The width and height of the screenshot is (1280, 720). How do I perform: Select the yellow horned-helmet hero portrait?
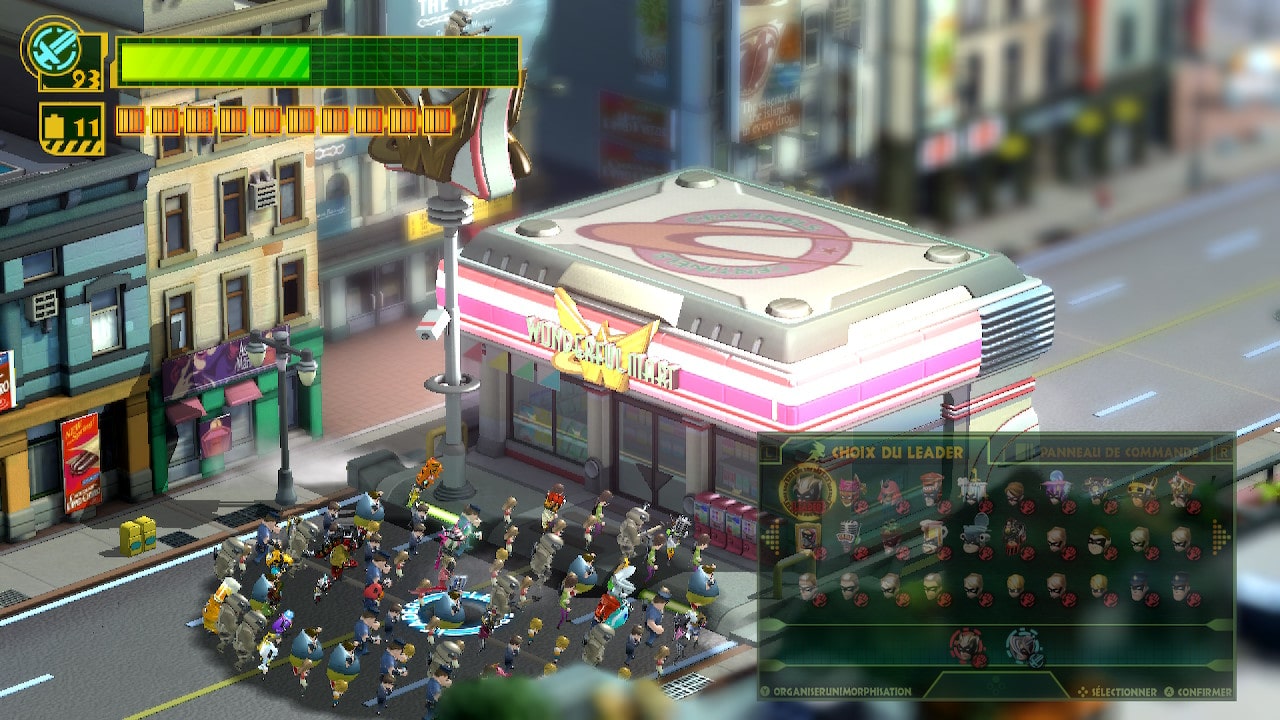1140,491
